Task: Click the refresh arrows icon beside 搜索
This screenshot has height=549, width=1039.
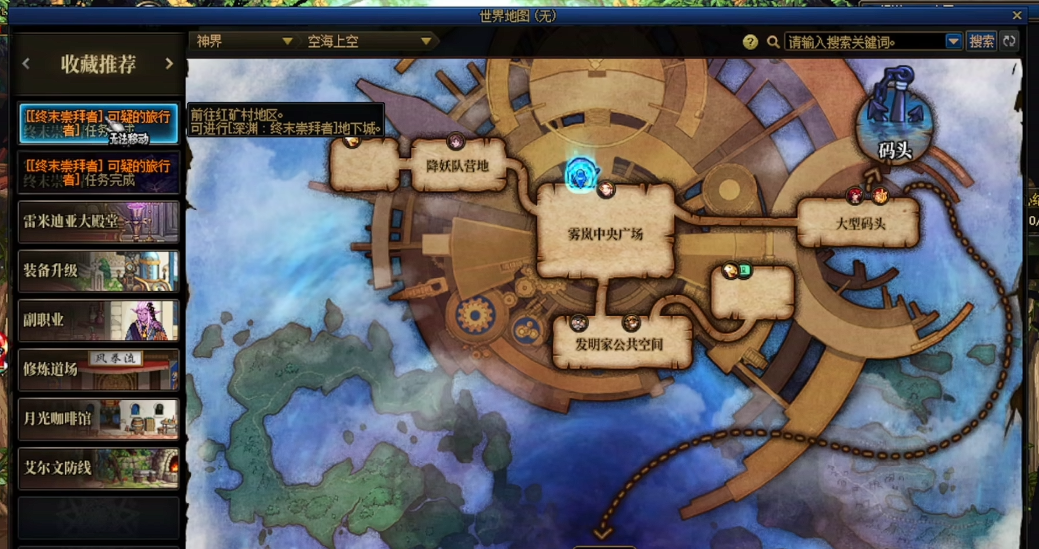Action: (1009, 42)
